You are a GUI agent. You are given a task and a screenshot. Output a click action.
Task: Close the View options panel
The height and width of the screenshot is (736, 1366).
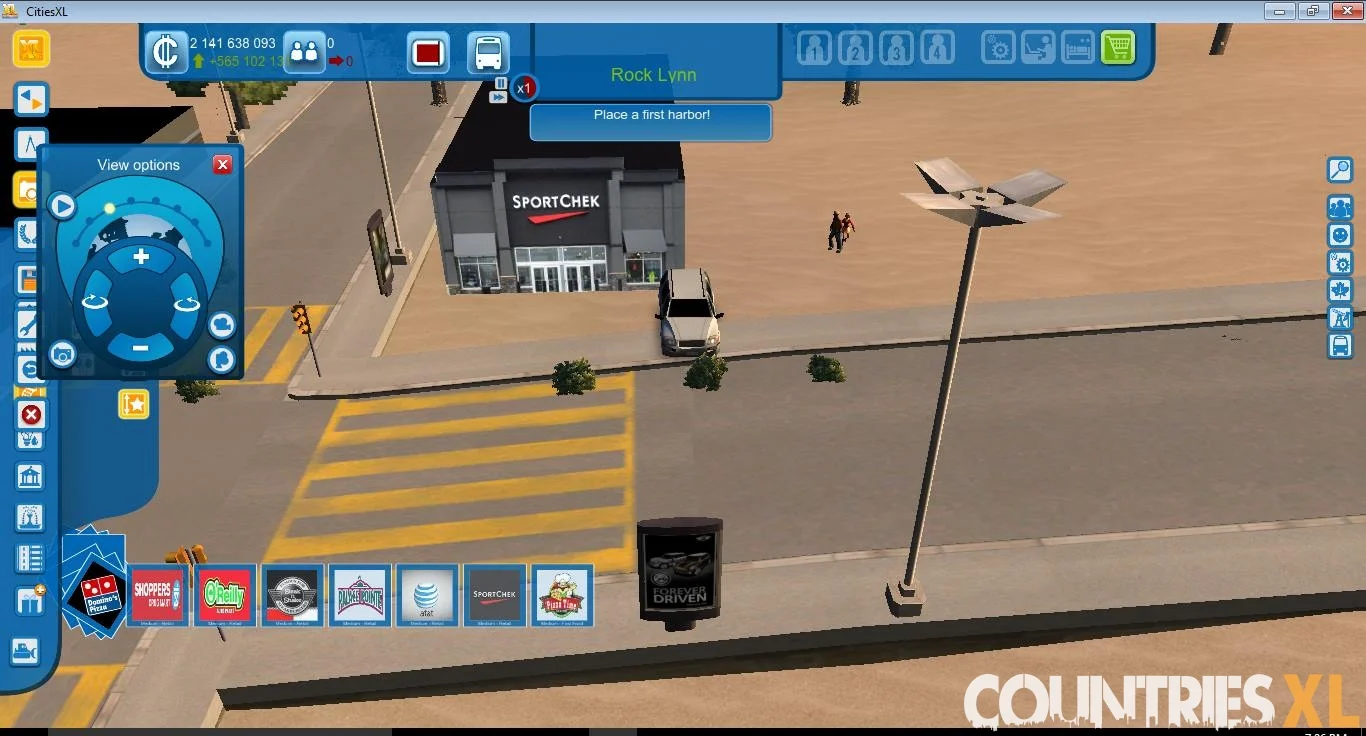(223, 165)
